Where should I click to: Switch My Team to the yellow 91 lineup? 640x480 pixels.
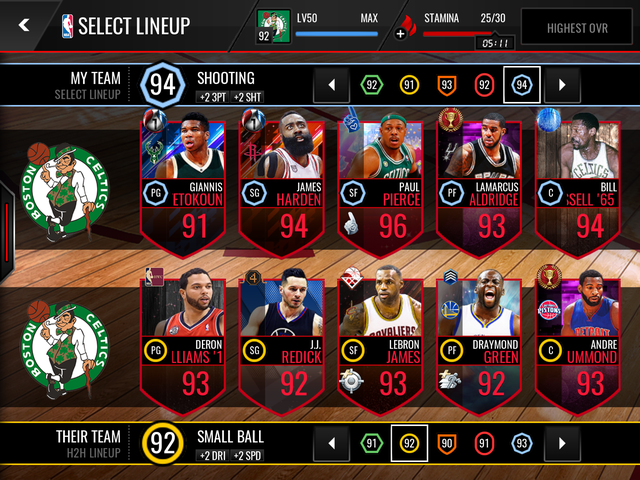[409, 85]
